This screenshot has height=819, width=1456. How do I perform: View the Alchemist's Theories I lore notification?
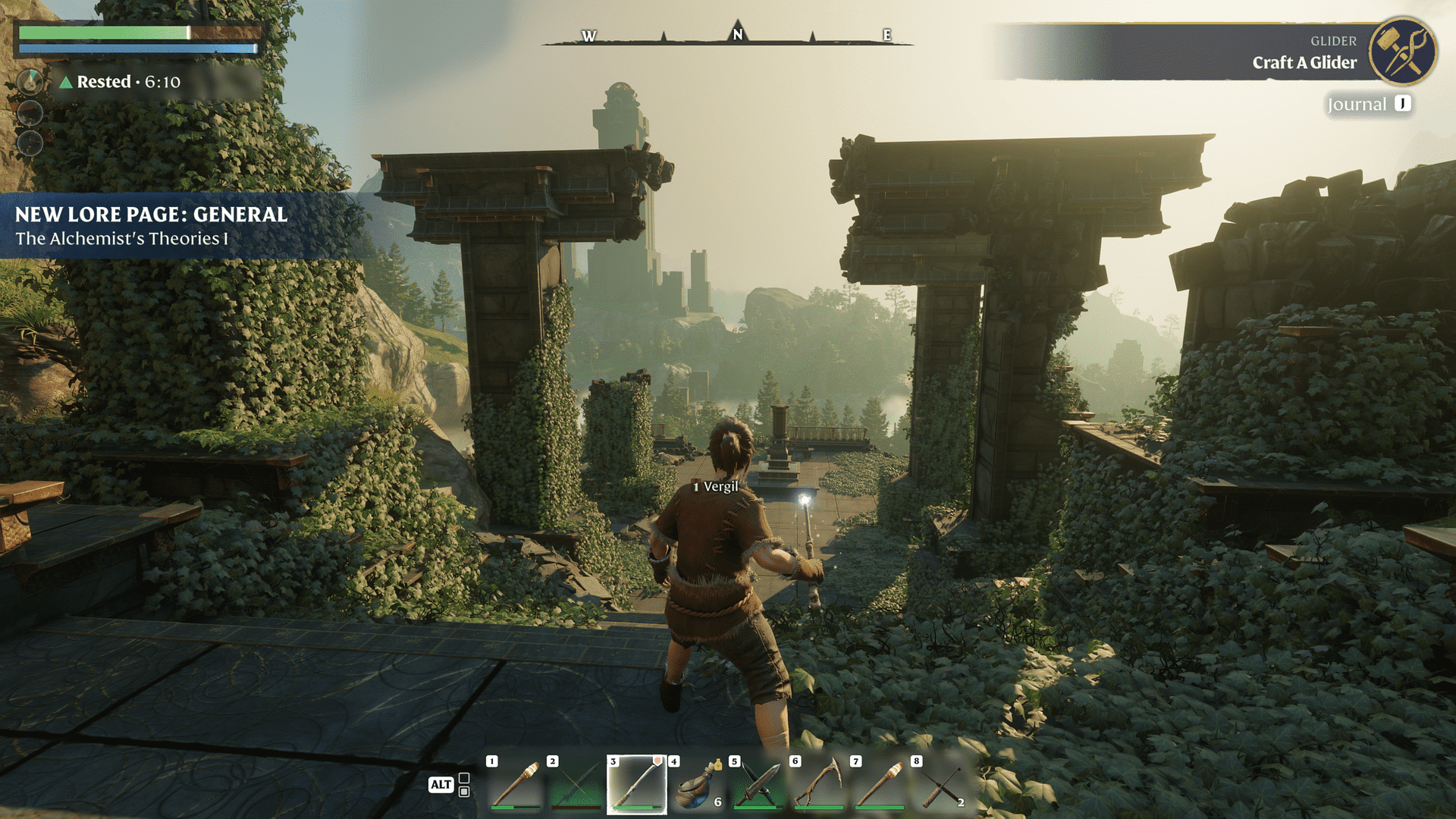(152, 226)
